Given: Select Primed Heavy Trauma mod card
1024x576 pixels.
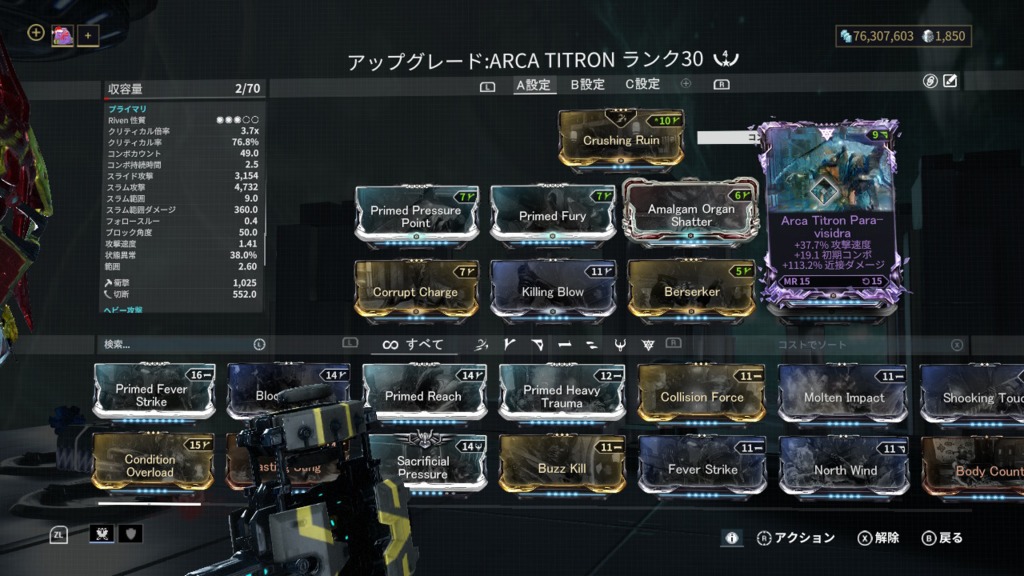Looking at the screenshot, I should [561, 395].
